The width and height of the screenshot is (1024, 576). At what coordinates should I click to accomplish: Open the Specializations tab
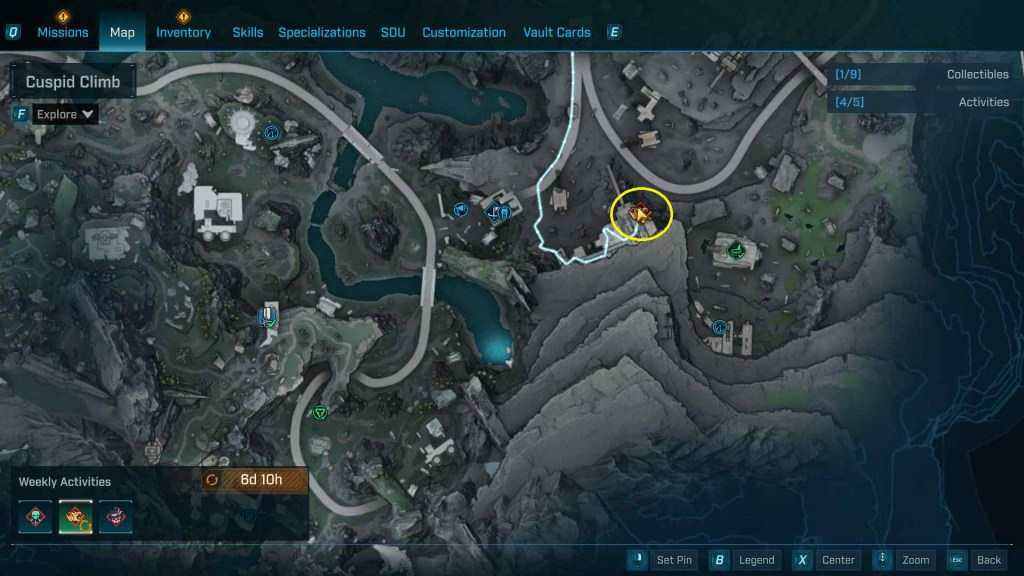[x=322, y=32]
